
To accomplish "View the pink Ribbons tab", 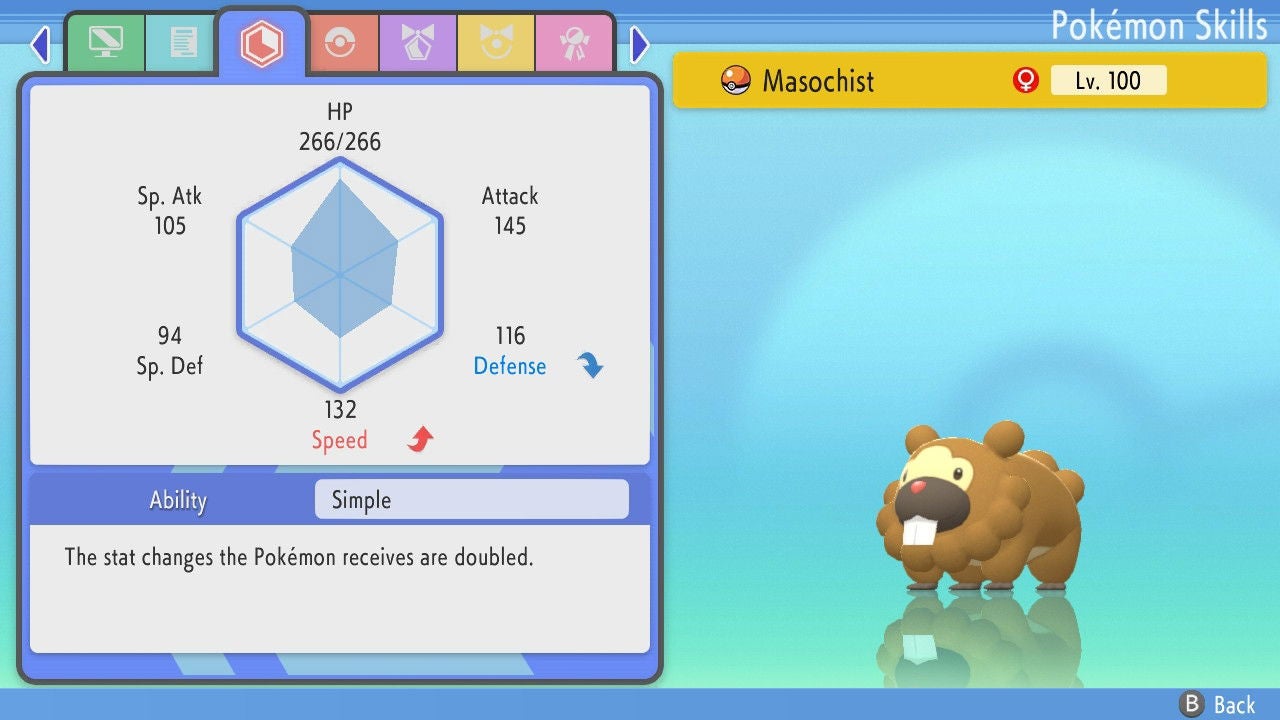I will point(577,42).
